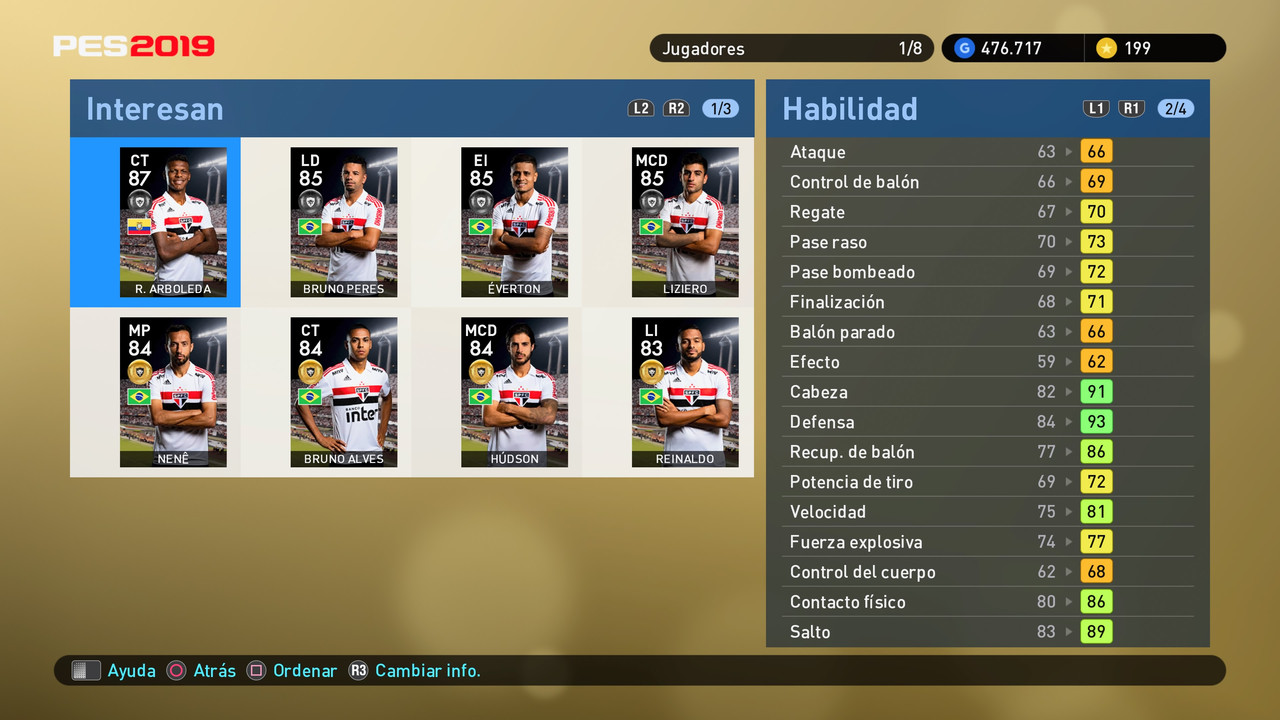
Task: Open the 1/3 page selector on Interesan
Action: click(x=721, y=108)
